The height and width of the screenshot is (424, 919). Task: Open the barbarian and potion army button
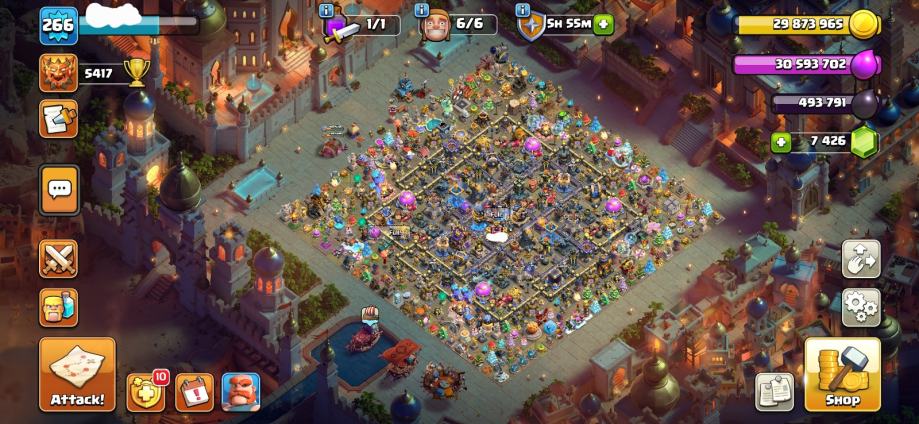click(59, 307)
